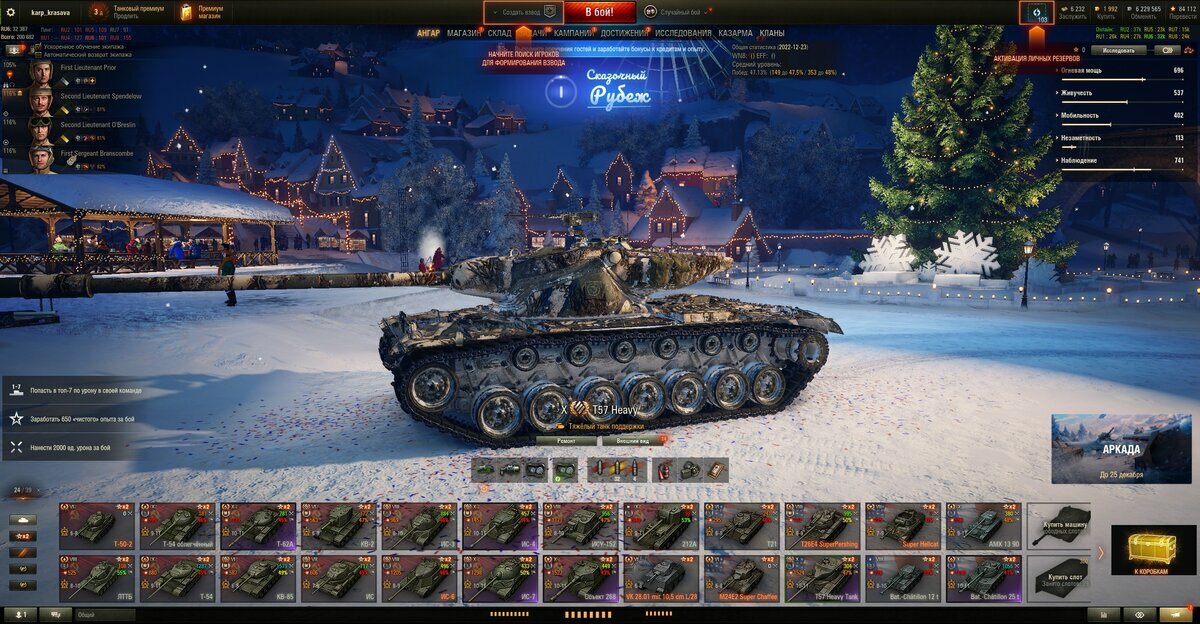The height and width of the screenshot is (624, 1200).
Task: Open the "Создать взвод" platoon dropdown
Action: (524, 12)
